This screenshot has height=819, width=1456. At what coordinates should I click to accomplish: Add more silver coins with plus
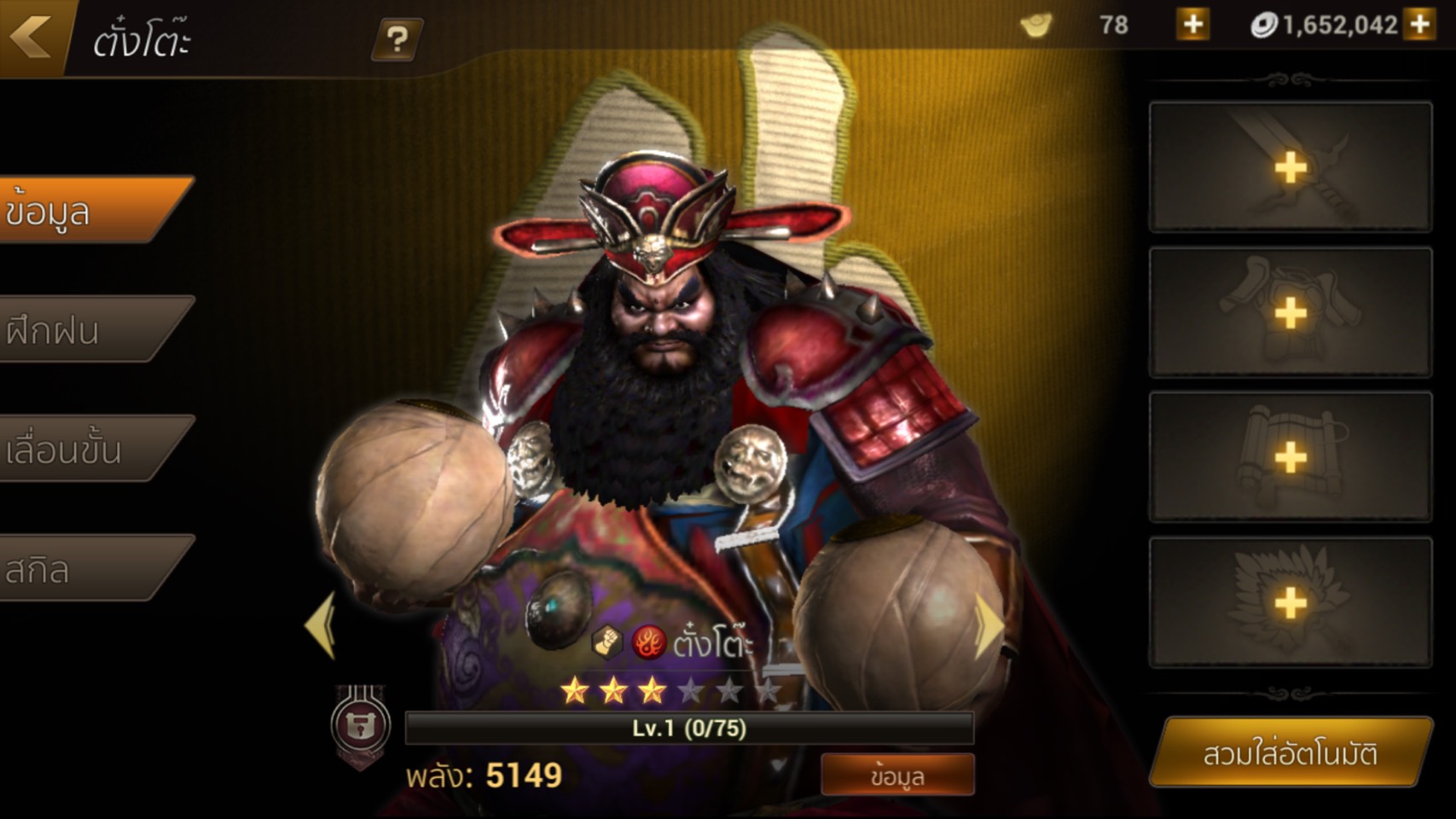pos(1420,25)
